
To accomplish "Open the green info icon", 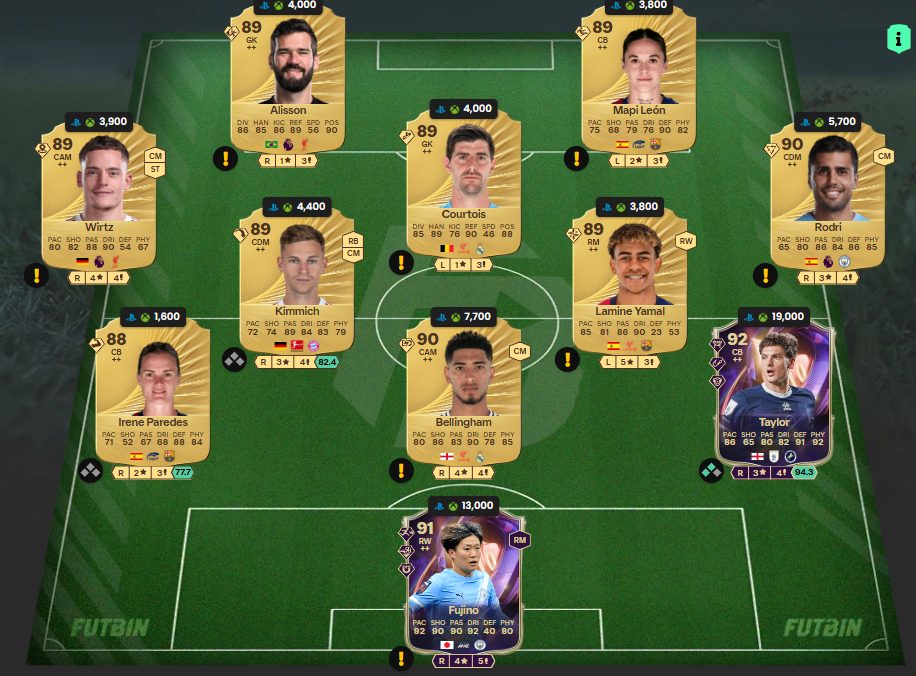I will click(x=897, y=40).
